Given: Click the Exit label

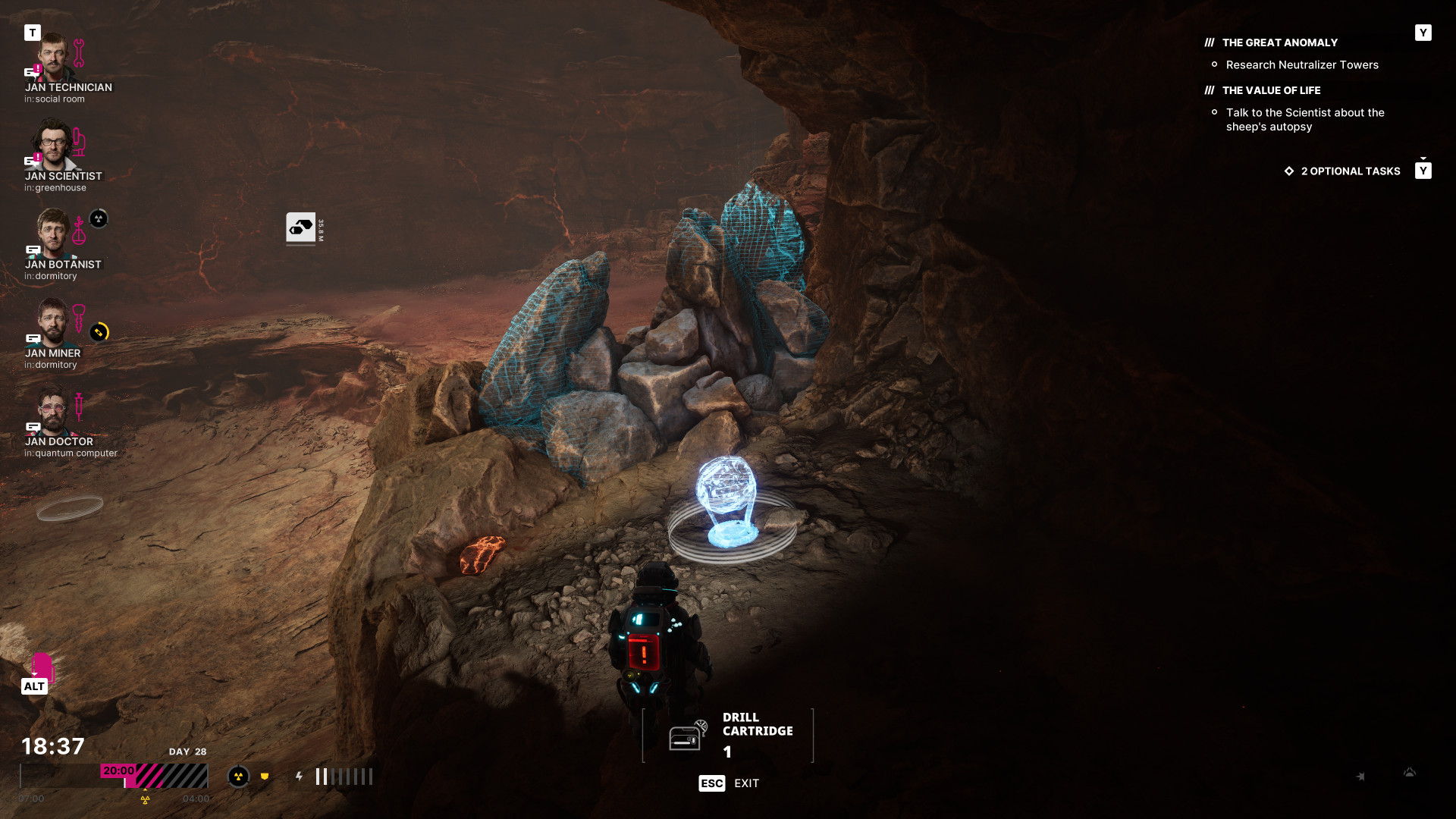Looking at the screenshot, I should tap(746, 783).
